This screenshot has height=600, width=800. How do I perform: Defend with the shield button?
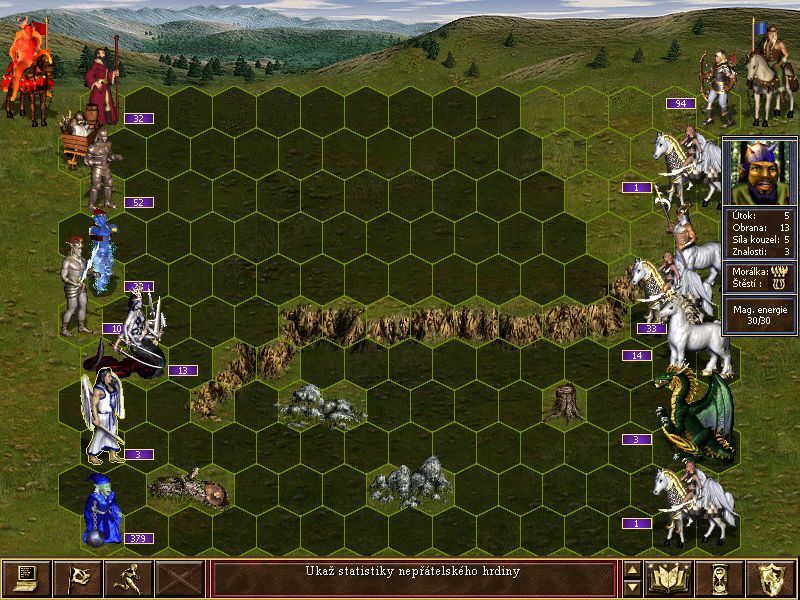[x=772, y=578]
